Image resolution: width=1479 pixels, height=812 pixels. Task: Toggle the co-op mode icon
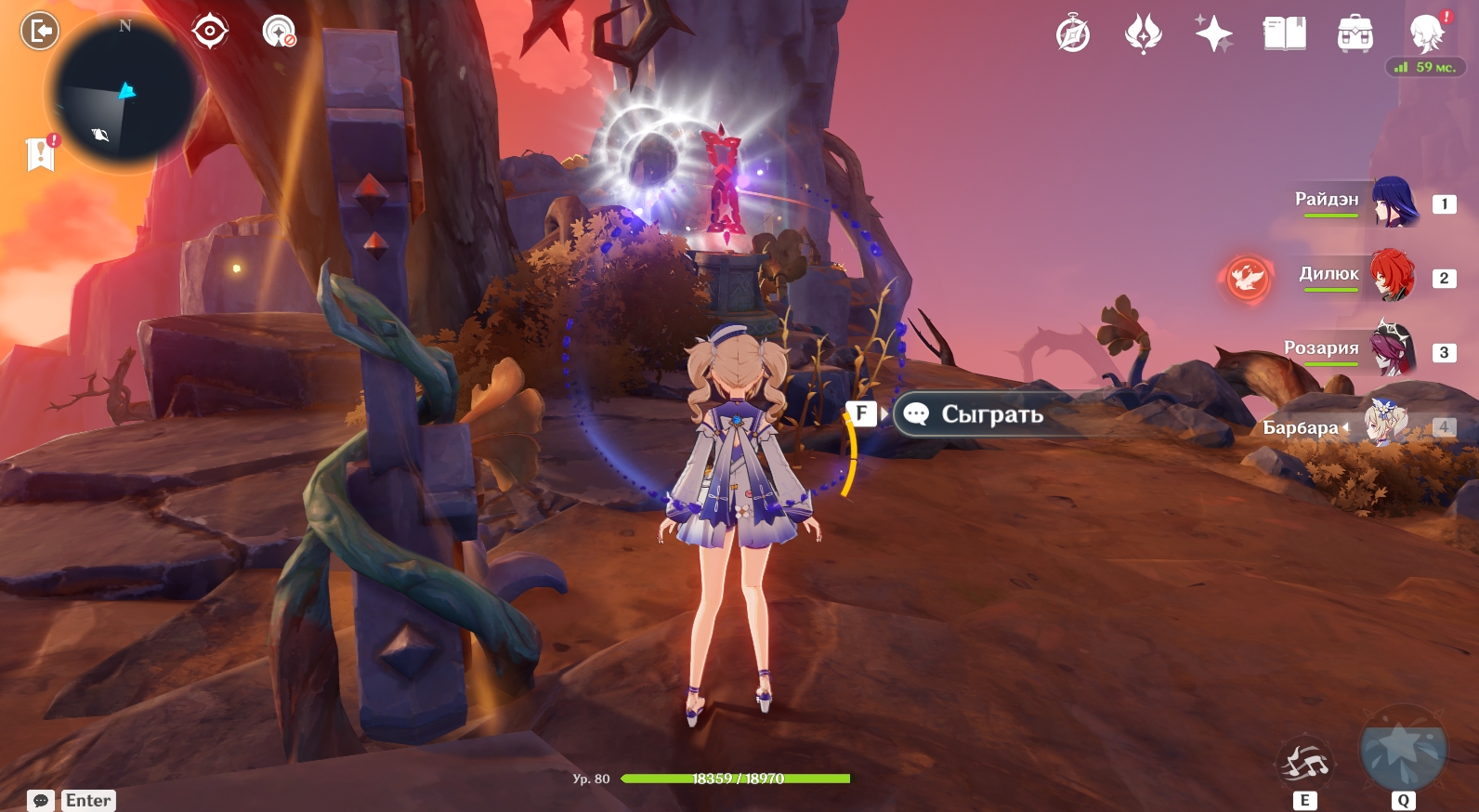pos(279,32)
